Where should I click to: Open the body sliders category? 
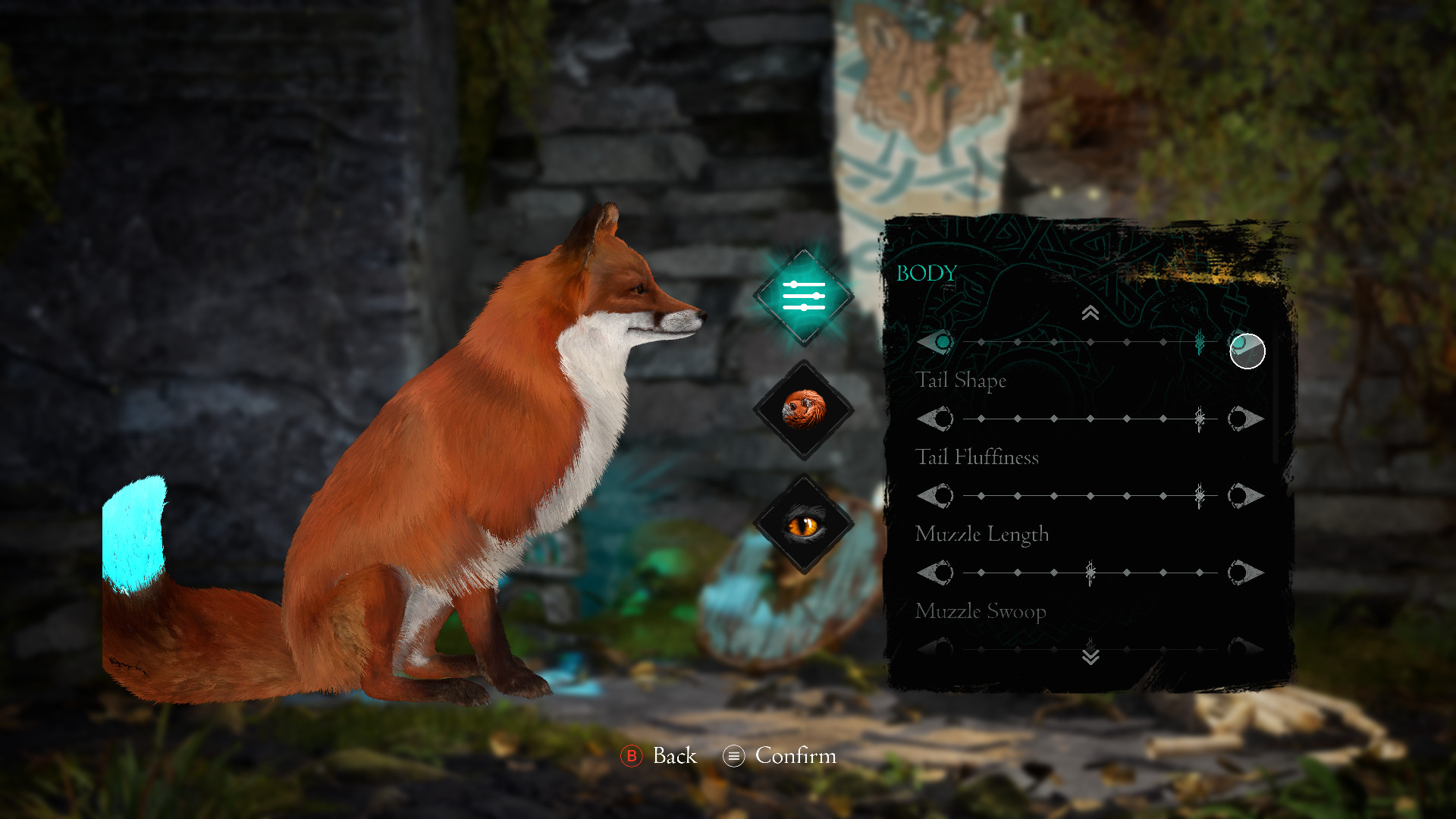(804, 297)
